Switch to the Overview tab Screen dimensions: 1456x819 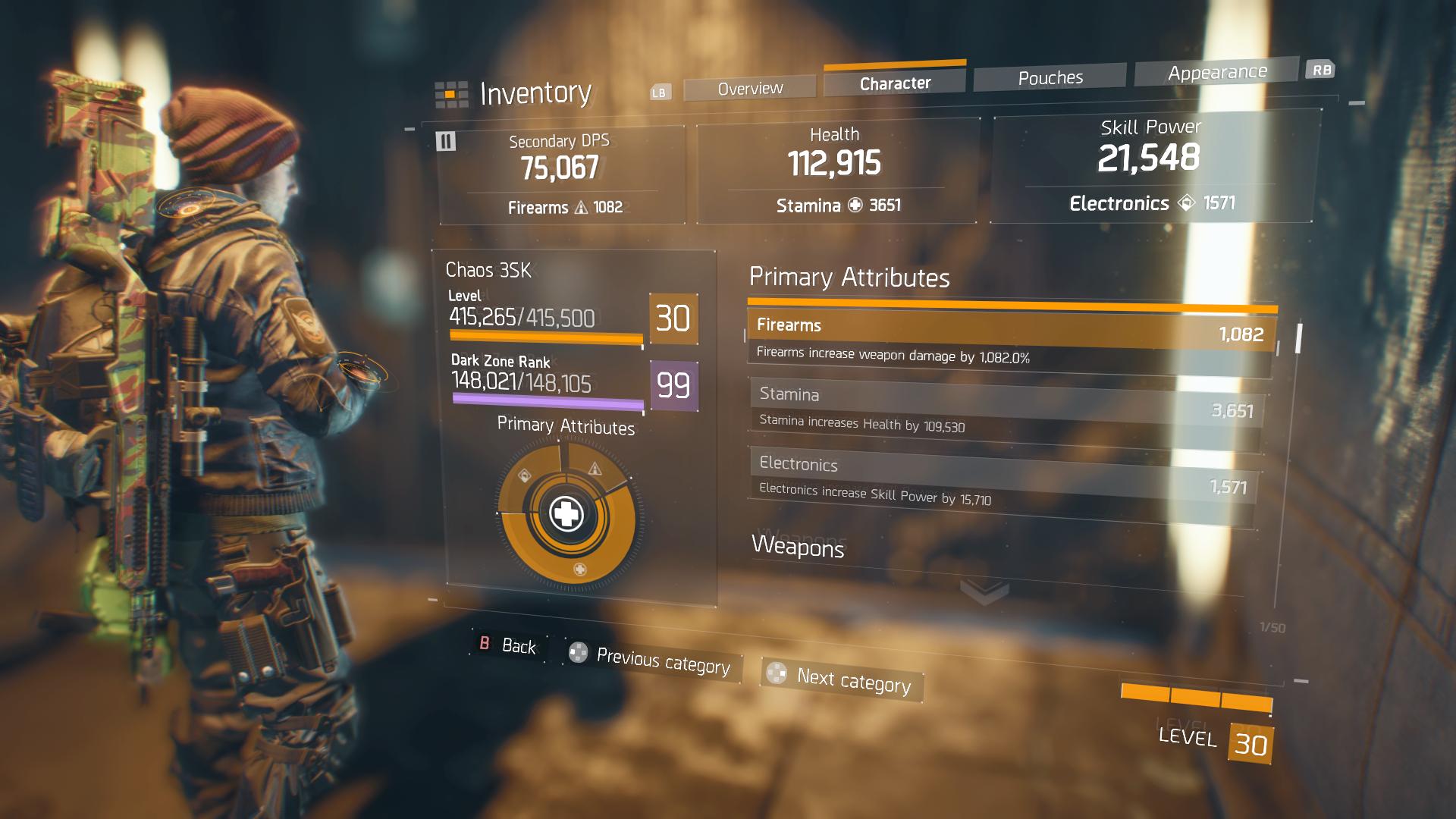(x=750, y=89)
